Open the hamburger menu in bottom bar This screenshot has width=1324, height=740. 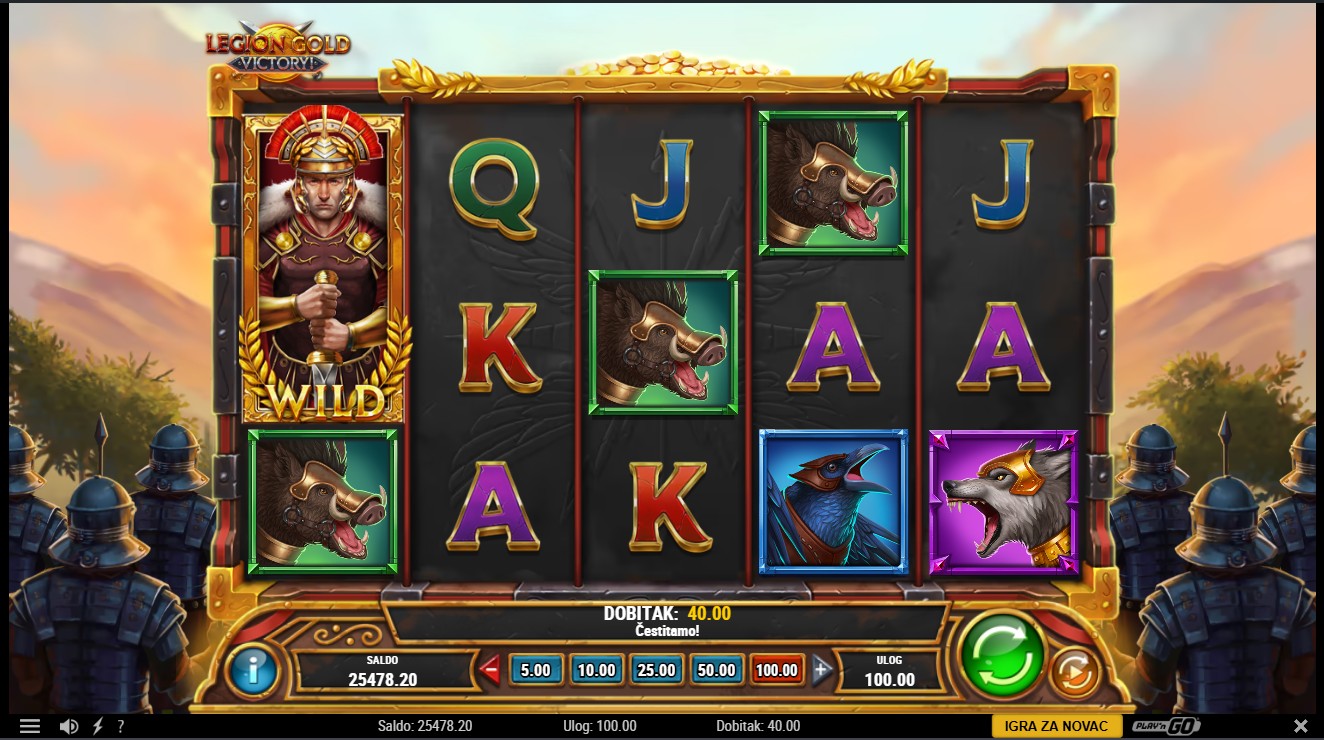tap(30, 726)
